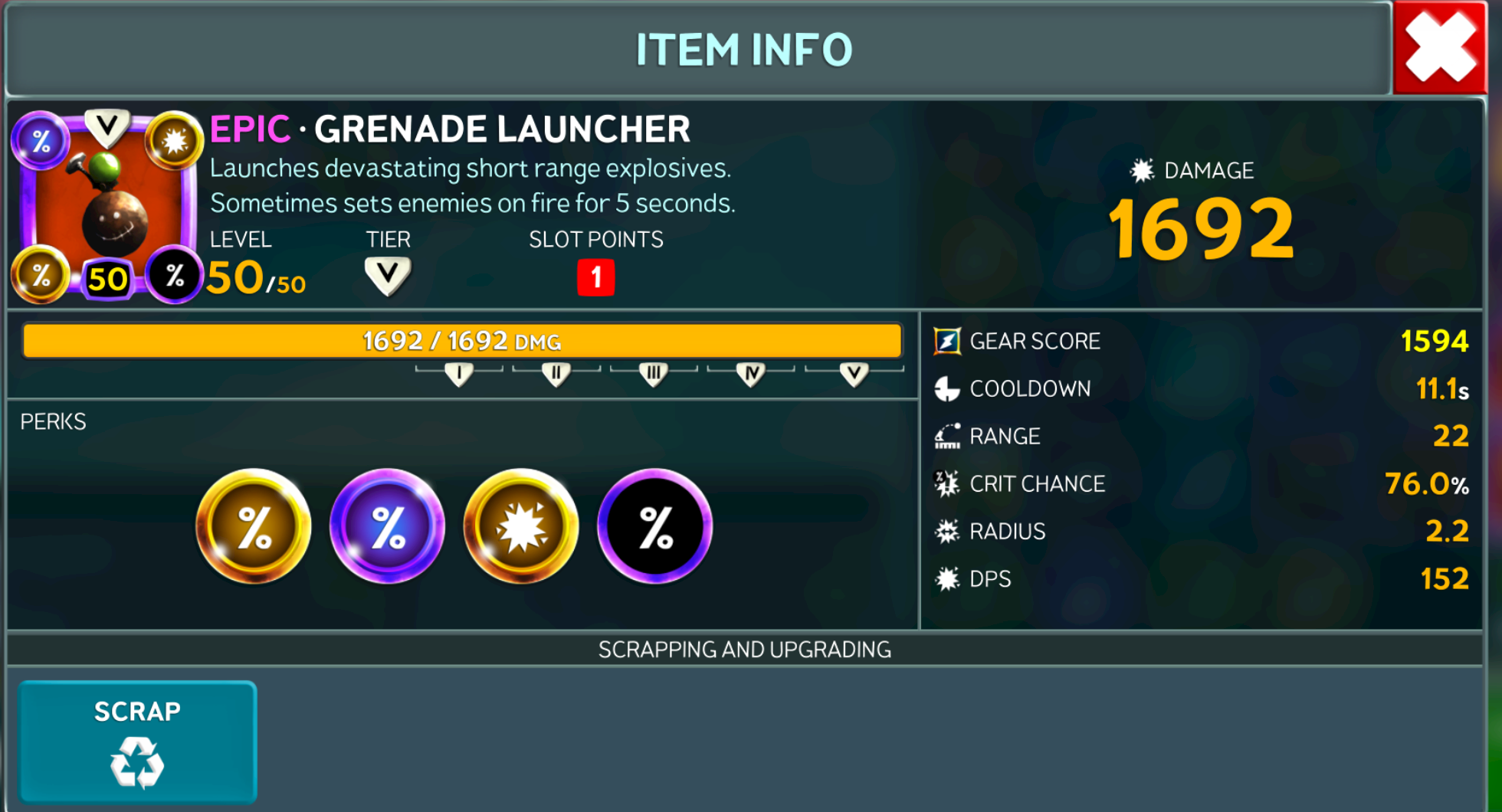Scrap the Epic Grenade Launcher
Screen dimensions: 1502x812
tap(138, 742)
